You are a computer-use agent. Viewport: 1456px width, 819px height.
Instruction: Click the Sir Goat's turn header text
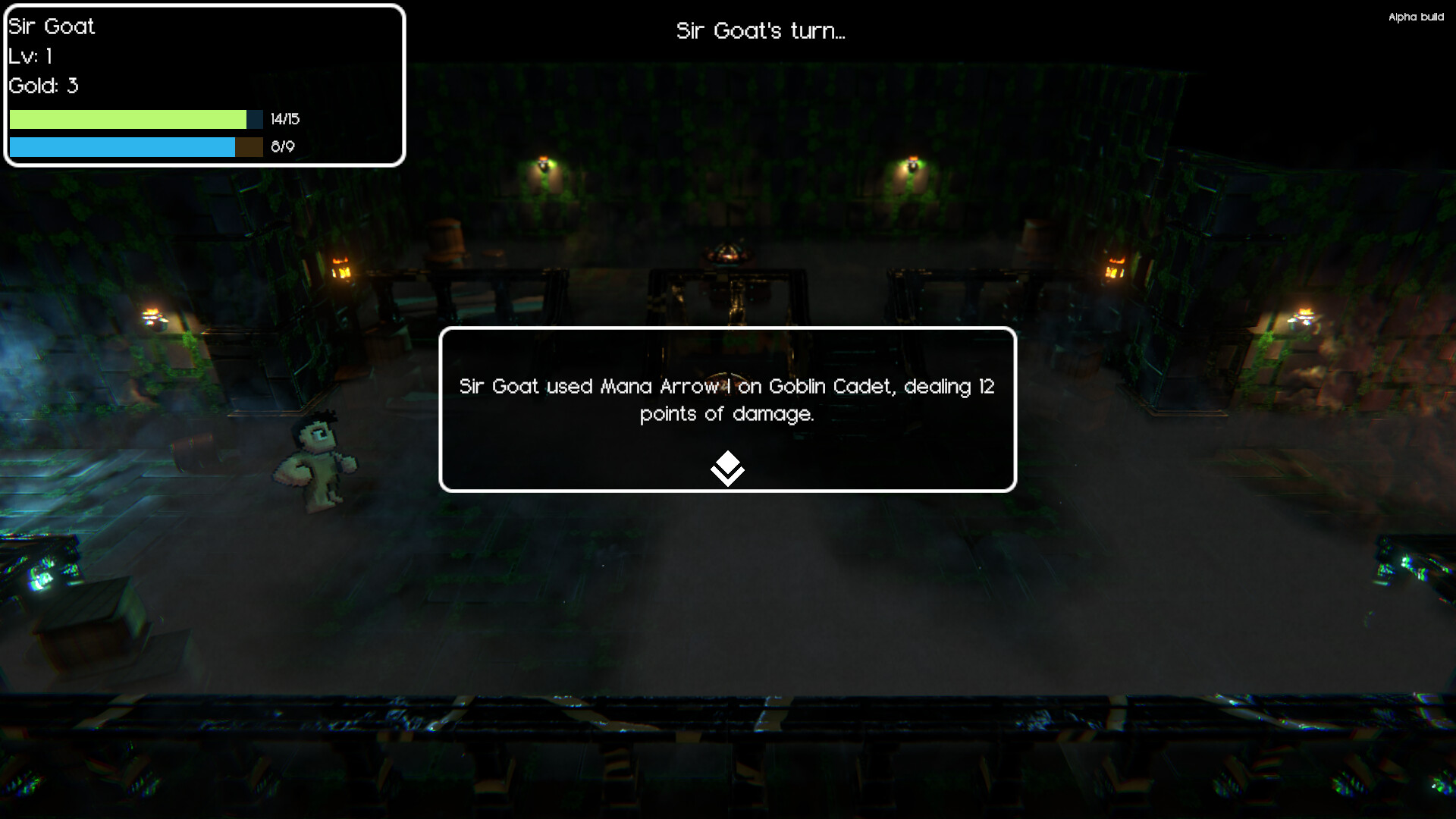[x=761, y=31]
